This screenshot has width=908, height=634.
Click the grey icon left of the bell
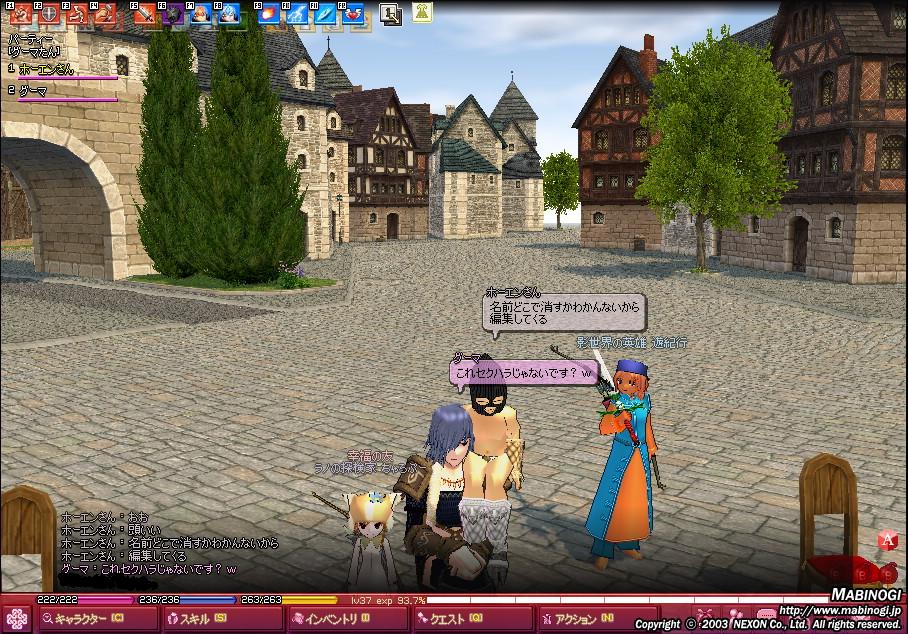pos(391,14)
